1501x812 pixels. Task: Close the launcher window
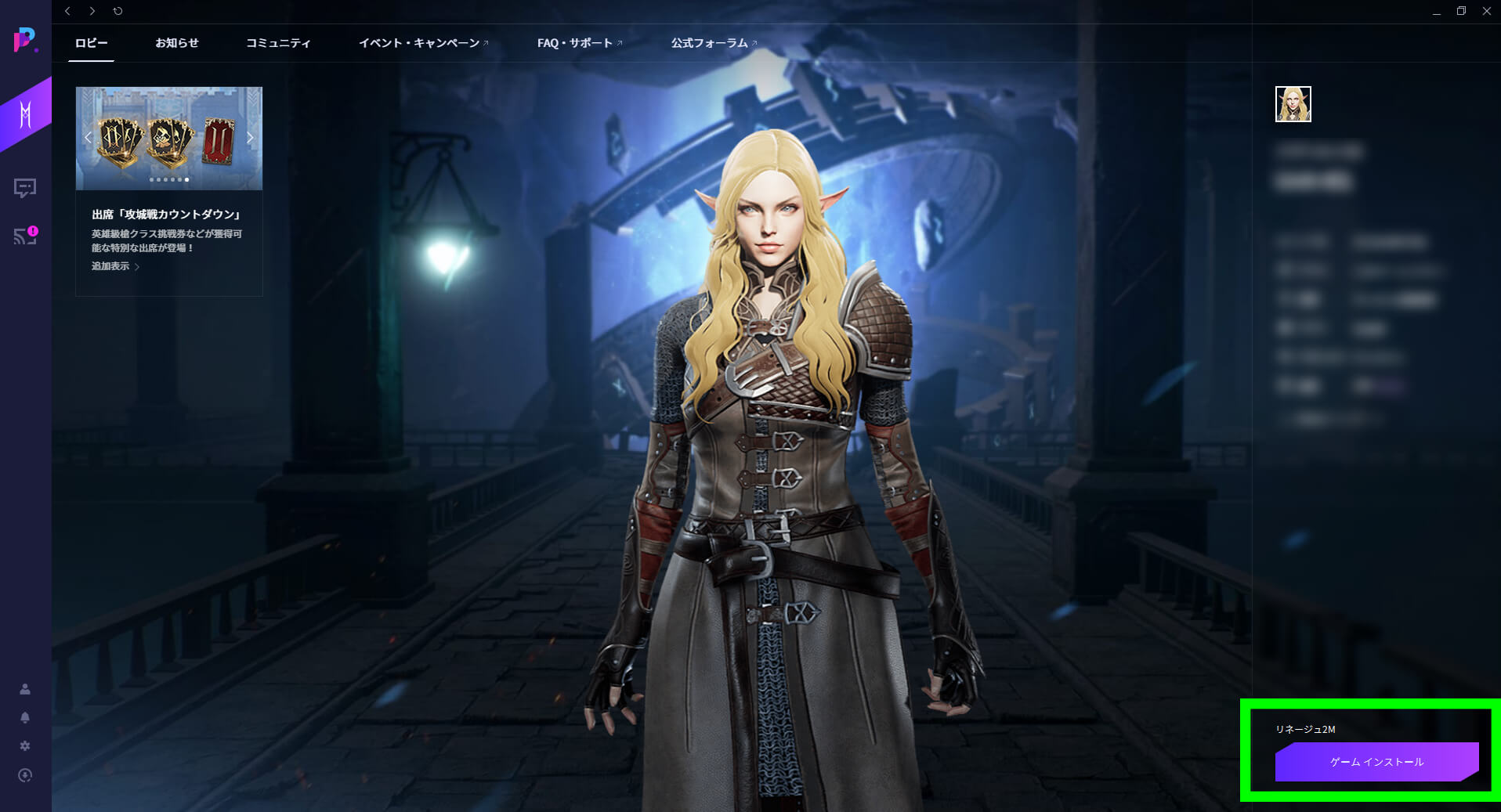click(1486, 11)
